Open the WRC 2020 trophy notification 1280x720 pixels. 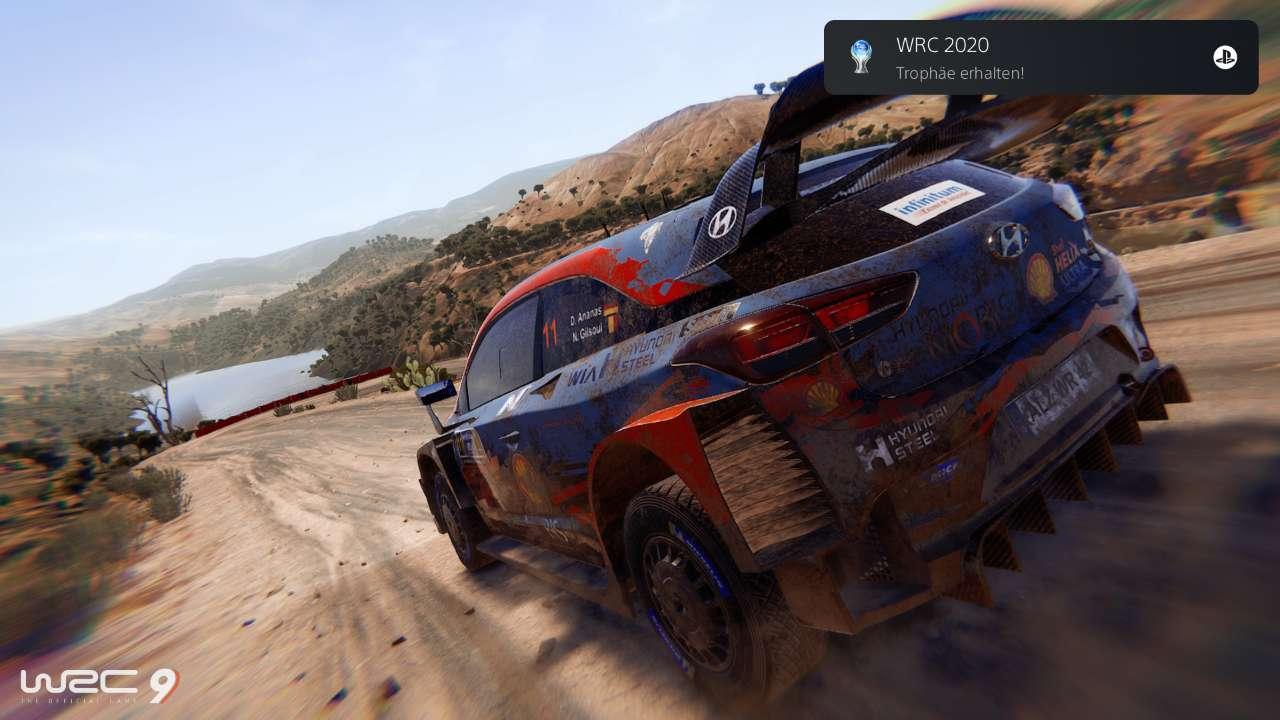[x=1040, y=58]
